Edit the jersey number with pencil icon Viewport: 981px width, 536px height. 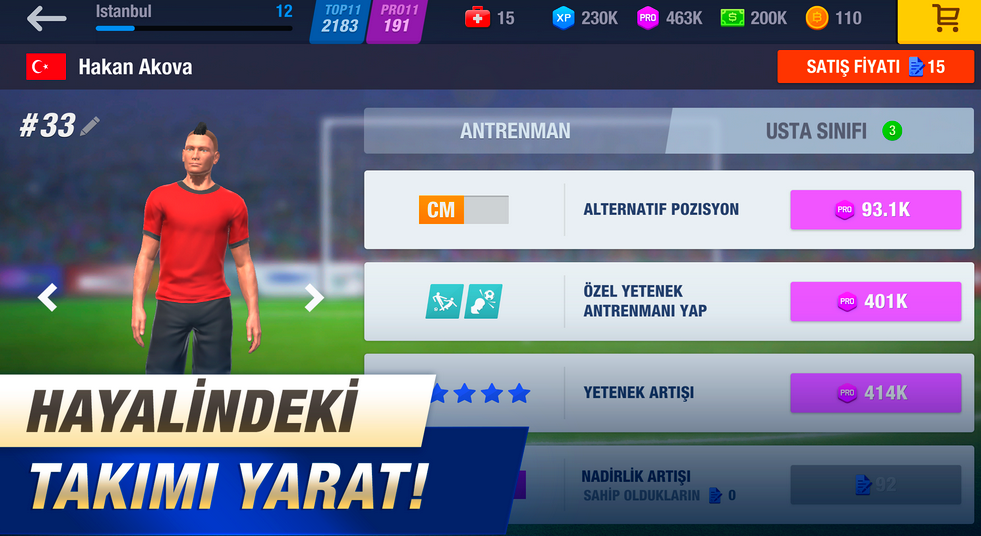(x=90, y=126)
